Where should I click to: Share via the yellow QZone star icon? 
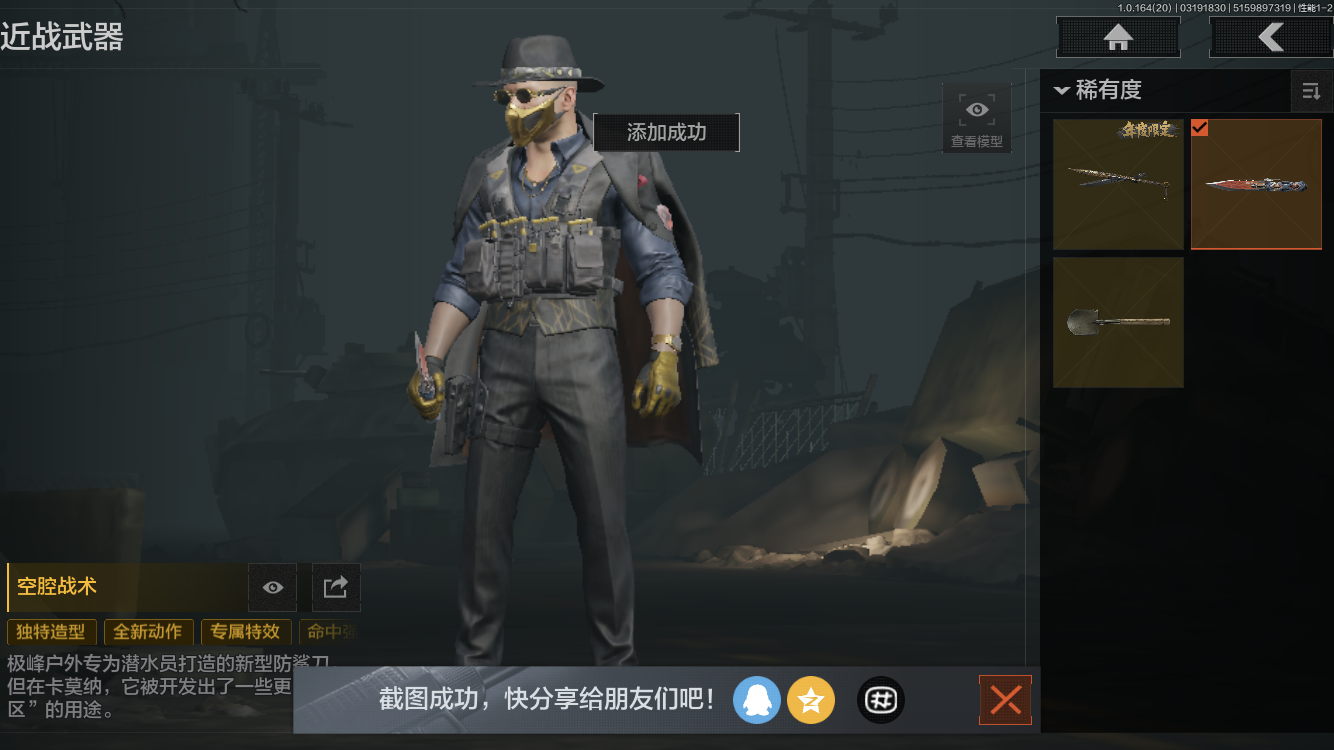811,700
